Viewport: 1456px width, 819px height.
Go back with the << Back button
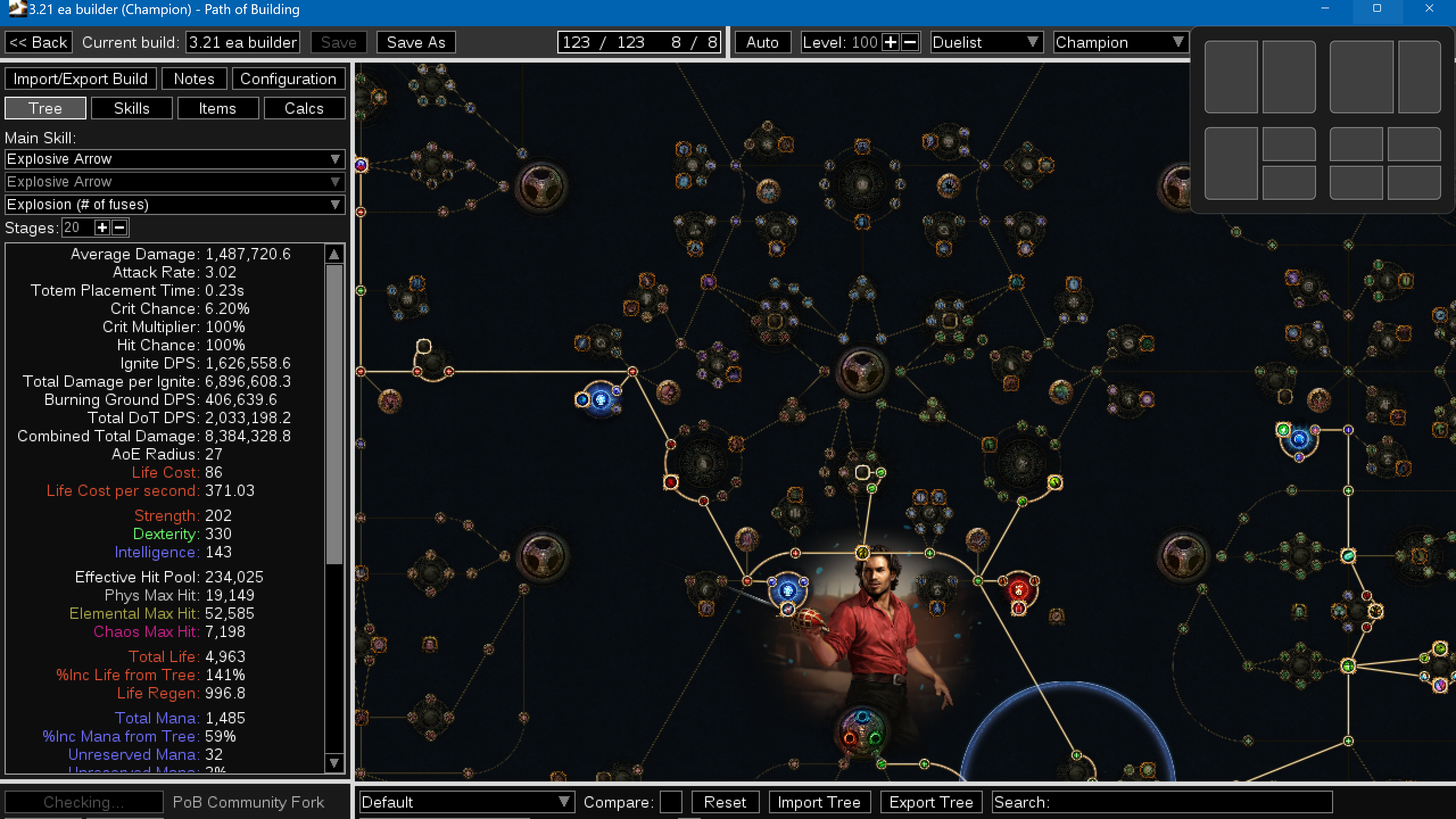pyautogui.click(x=38, y=42)
